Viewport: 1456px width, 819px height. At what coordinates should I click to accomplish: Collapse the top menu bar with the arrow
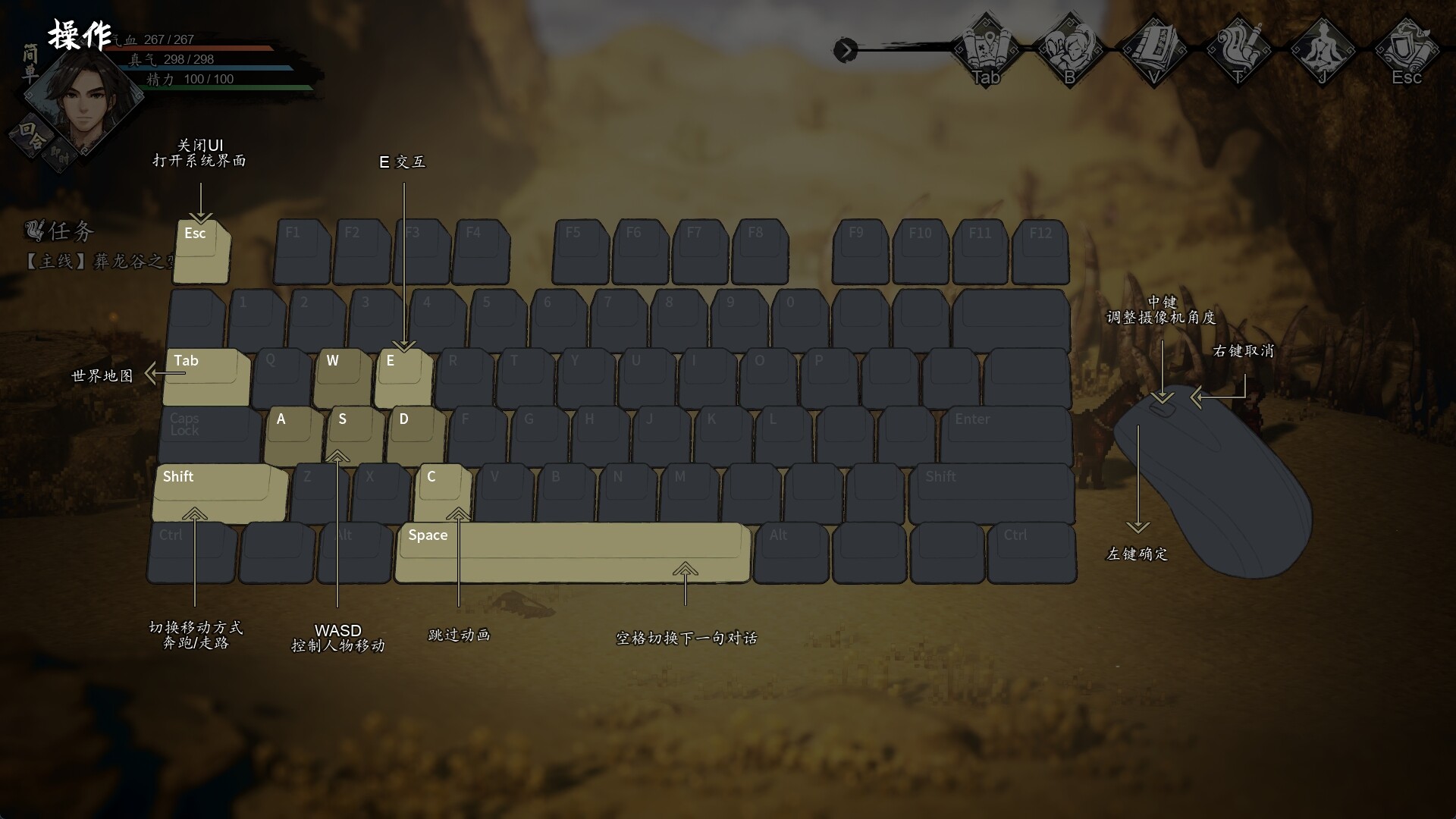[x=845, y=51]
